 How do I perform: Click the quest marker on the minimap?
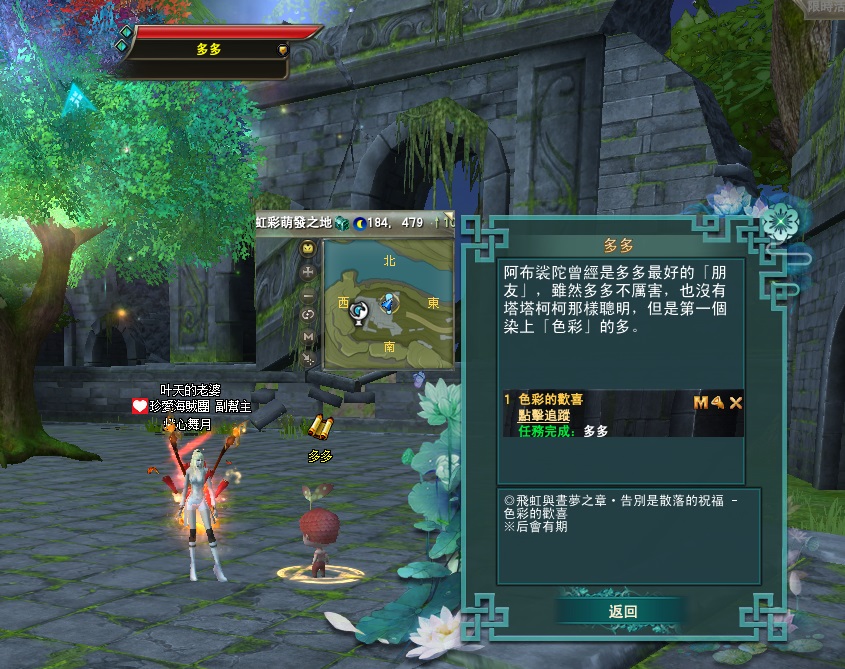(358, 312)
